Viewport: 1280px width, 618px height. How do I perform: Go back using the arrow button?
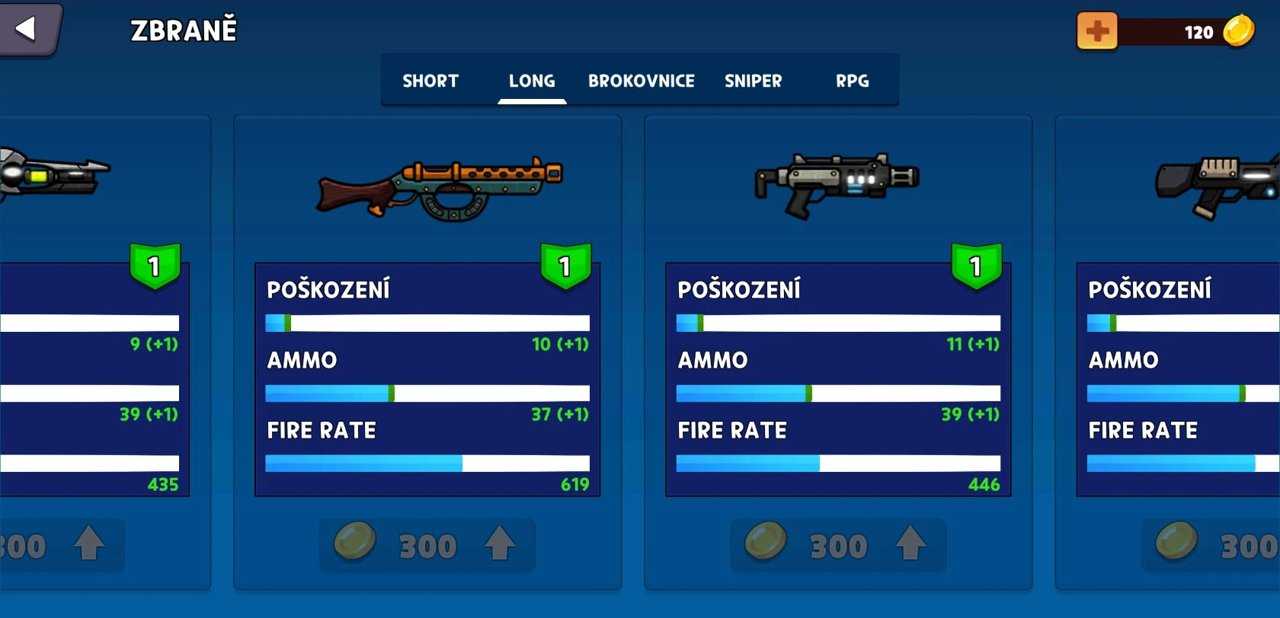coord(27,29)
